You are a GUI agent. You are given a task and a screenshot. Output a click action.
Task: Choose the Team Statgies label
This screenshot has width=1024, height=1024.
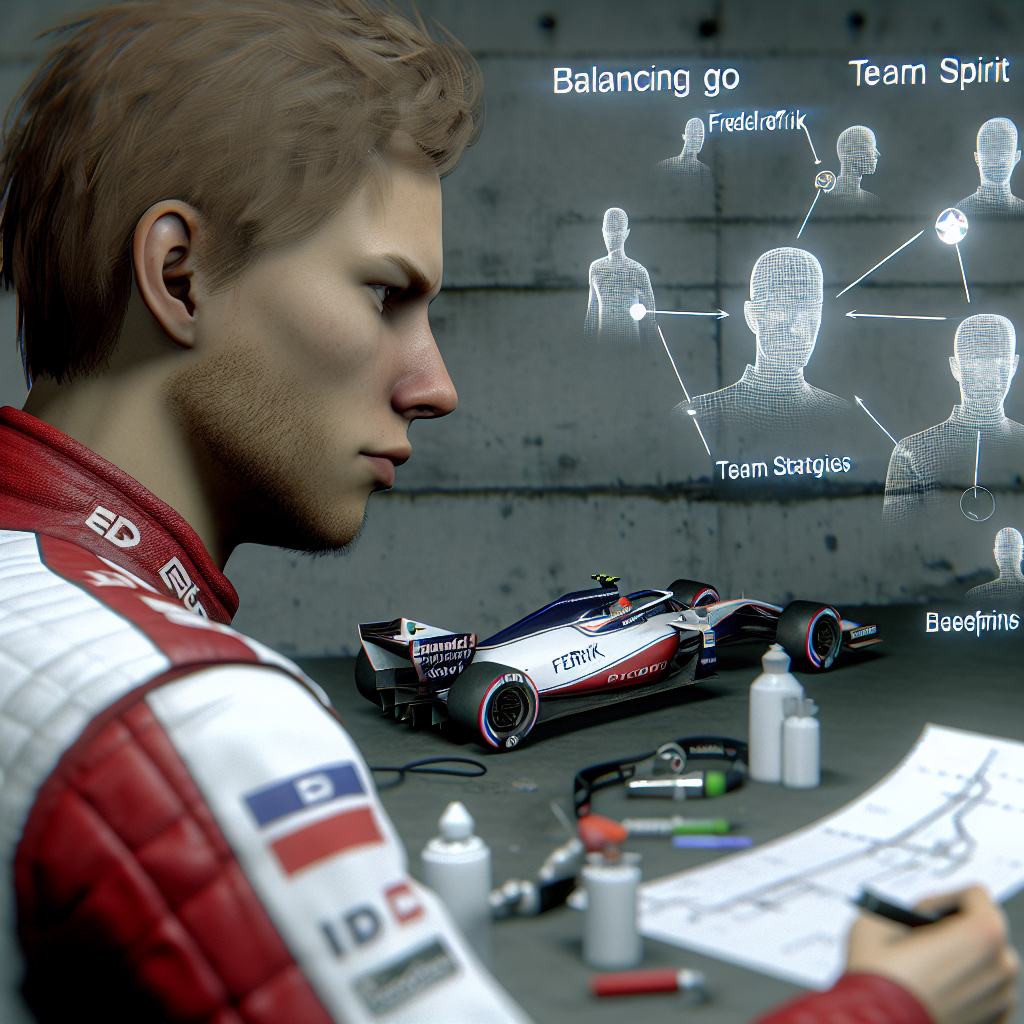(x=783, y=465)
